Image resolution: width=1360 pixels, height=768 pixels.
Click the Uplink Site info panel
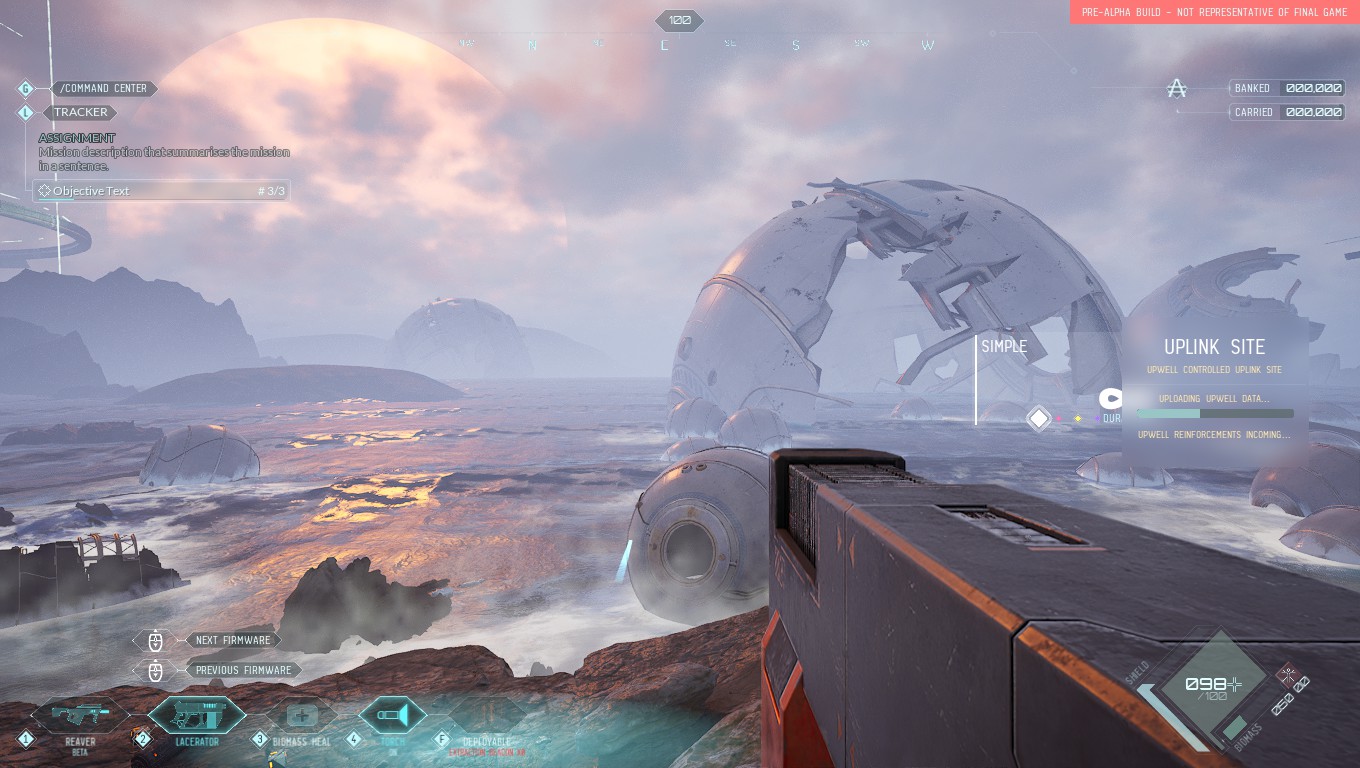tap(1214, 390)
